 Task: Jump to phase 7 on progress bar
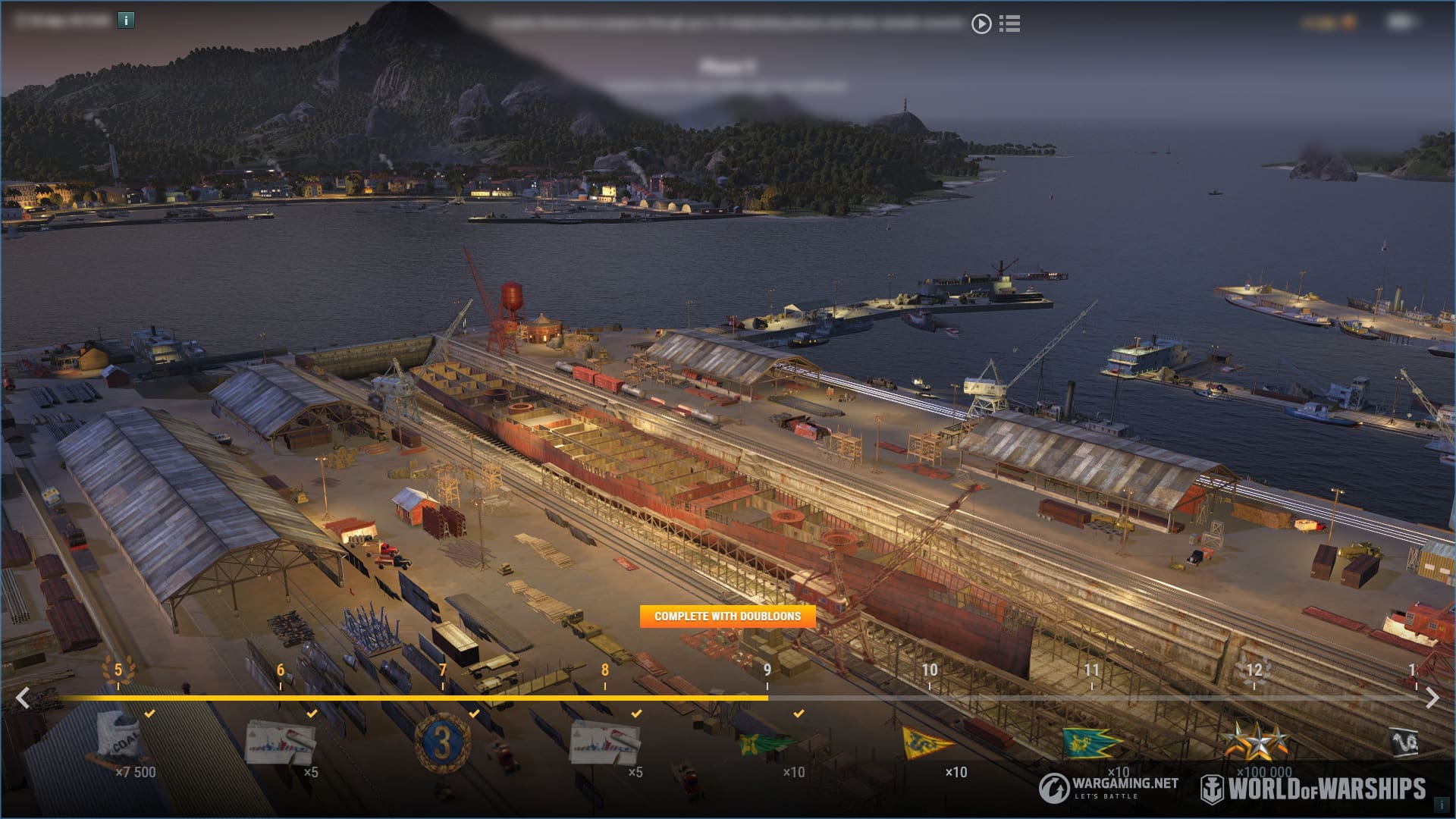tap(443, 670)
